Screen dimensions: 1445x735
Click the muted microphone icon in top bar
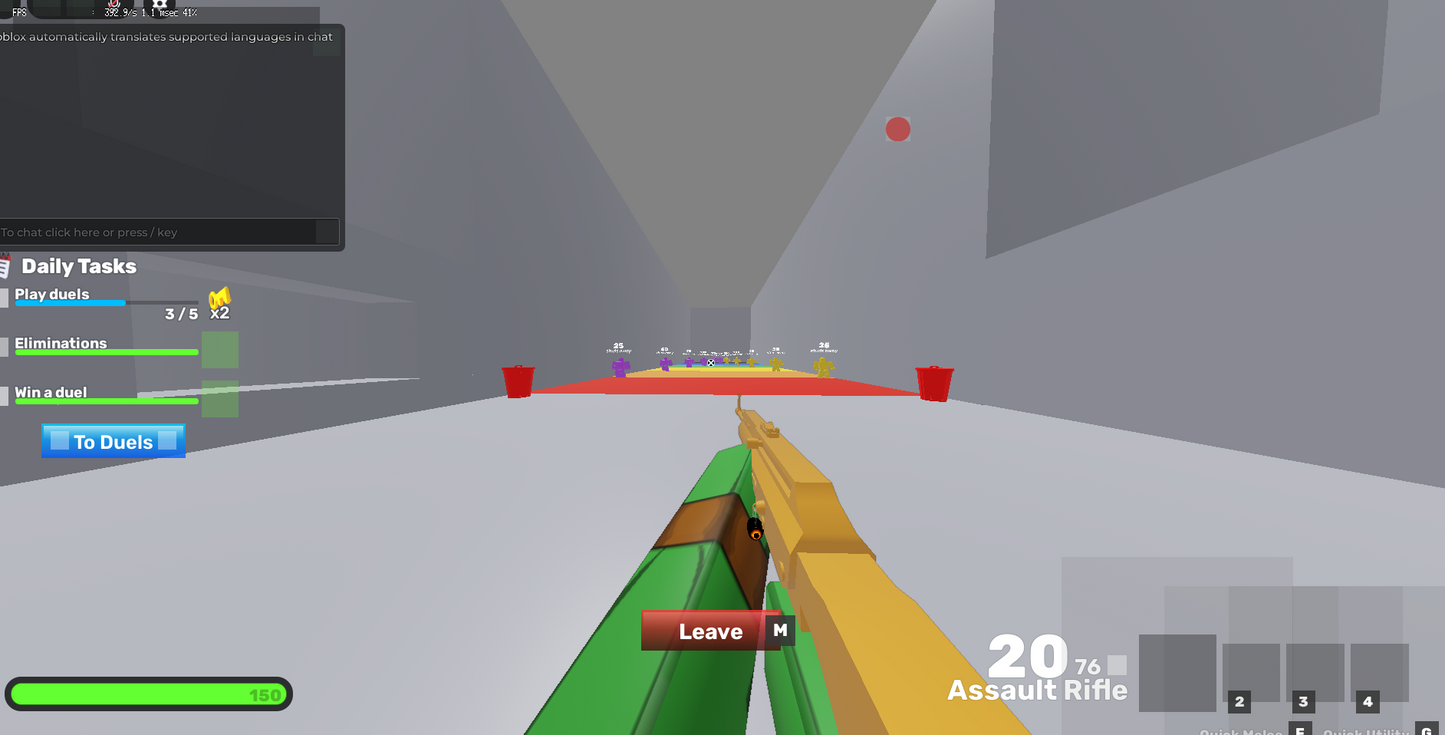(x=113, y=6)
